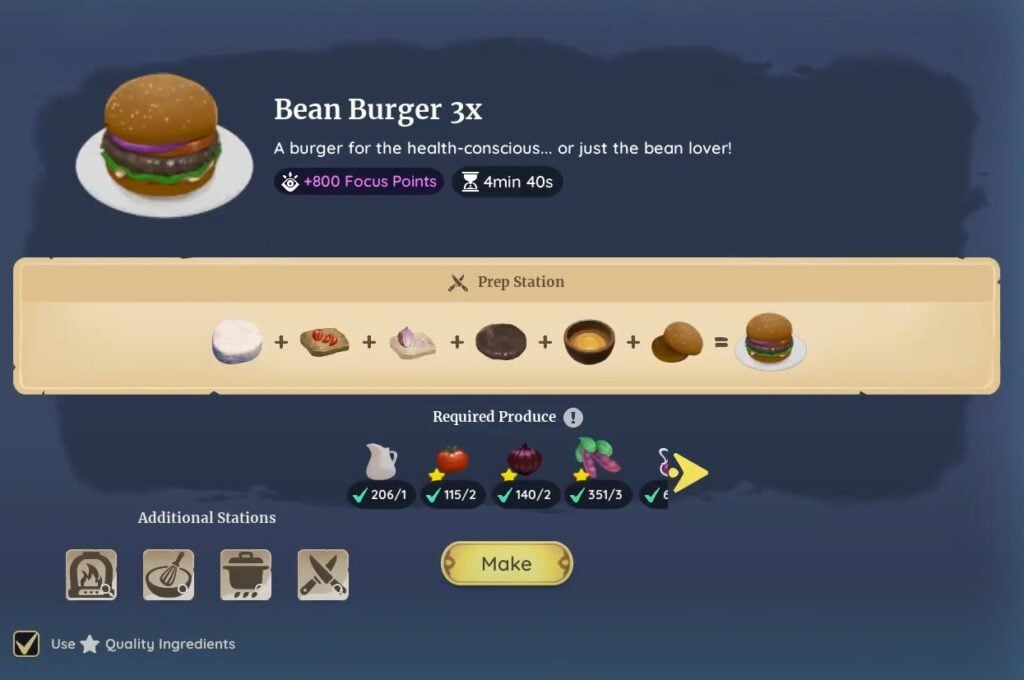The height and width of the screenshot is (680, 1024).
Task: Select the red onion produce item
Action: click(x=524, y=460)
